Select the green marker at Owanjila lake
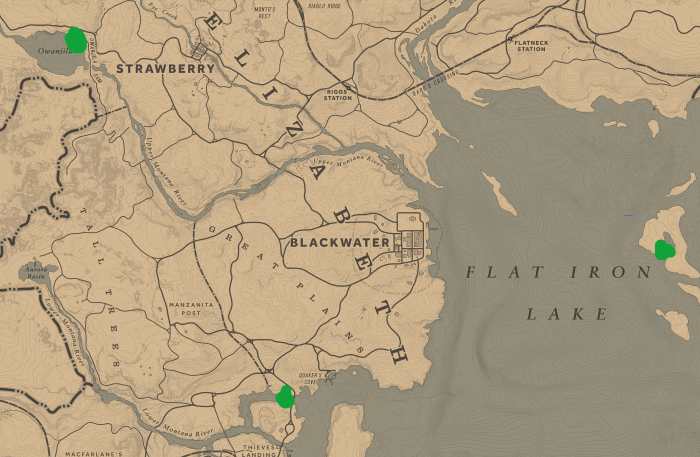Screen dimensions: 700x457 click(x=75, y=40)
